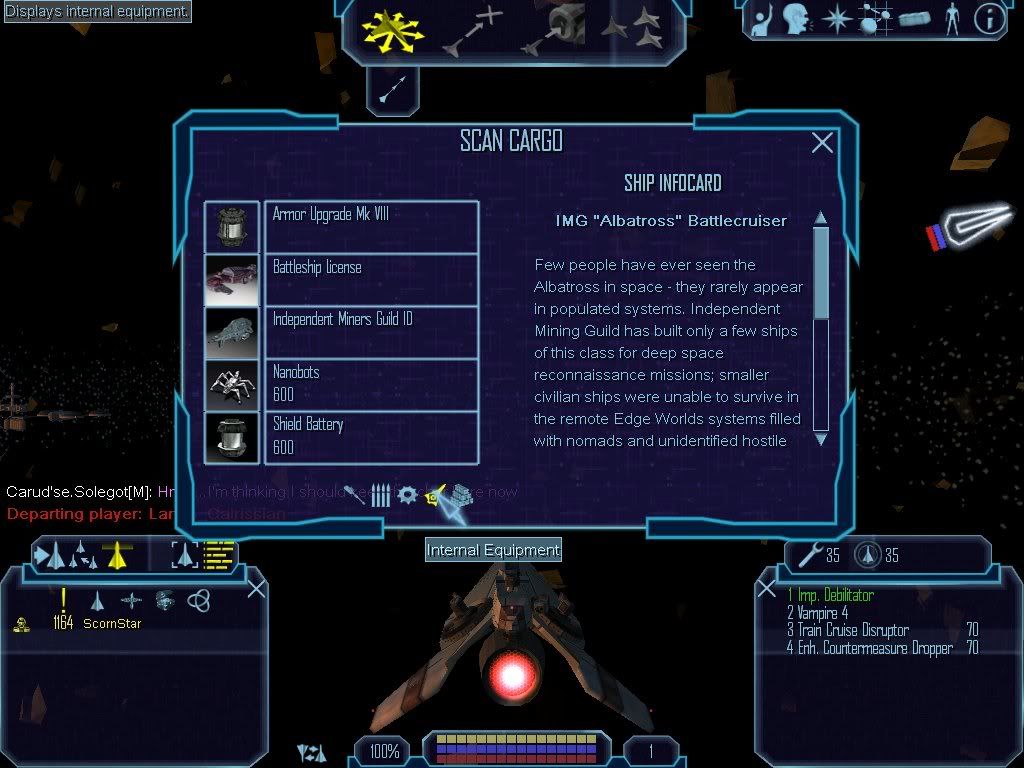Select the Armor Upgrade Mk VIII row

371,226
